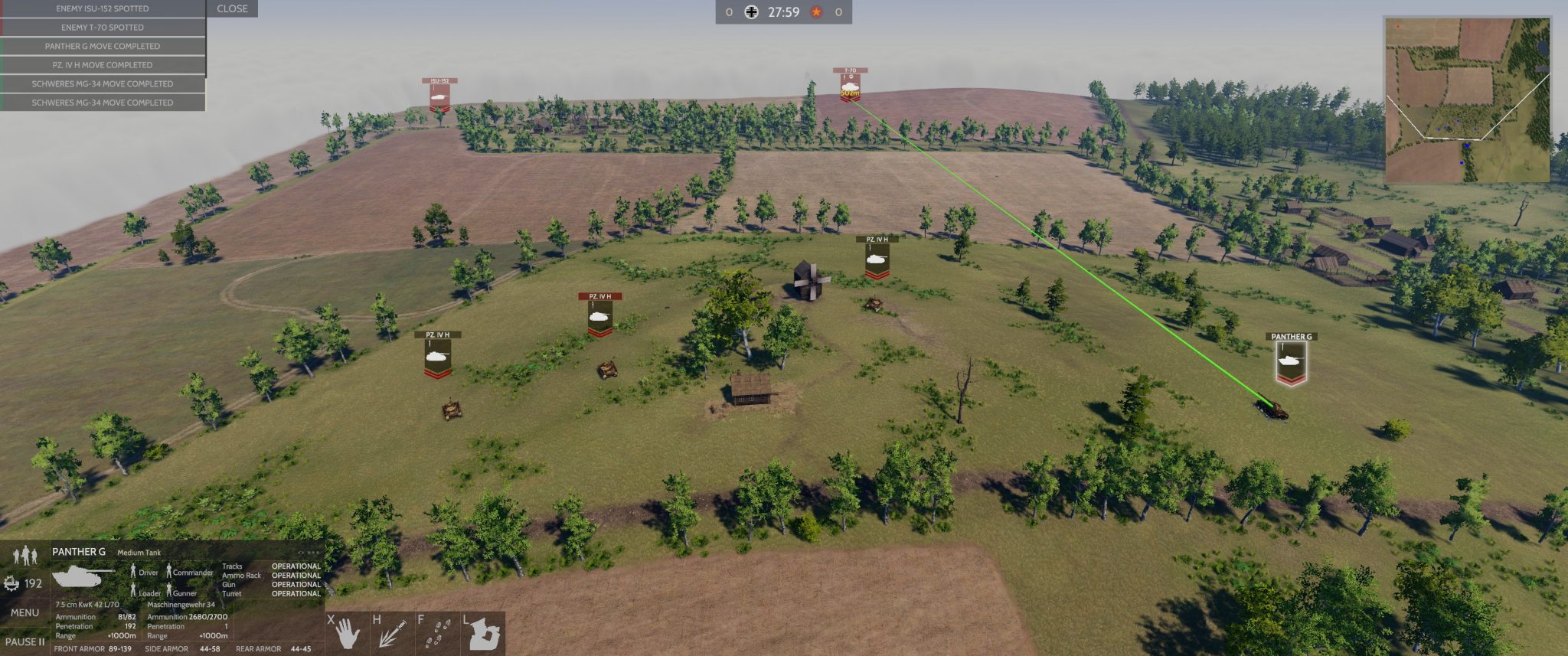Activate the open hand halt order
This screenshot has width=1568, height=656.
tap(347, 632)
